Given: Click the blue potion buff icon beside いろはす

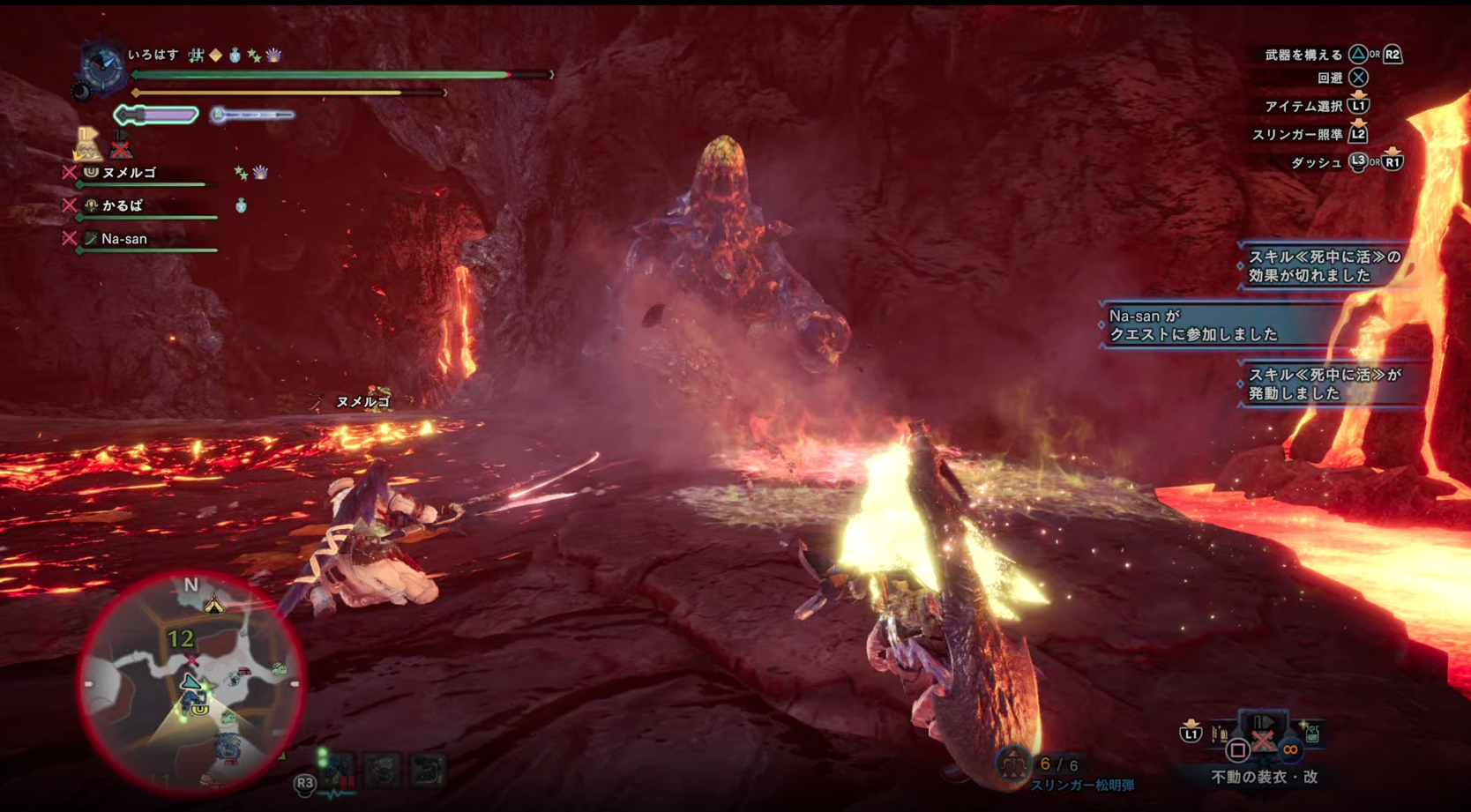Looking at the screenshot, I should (x=233, y=55).
